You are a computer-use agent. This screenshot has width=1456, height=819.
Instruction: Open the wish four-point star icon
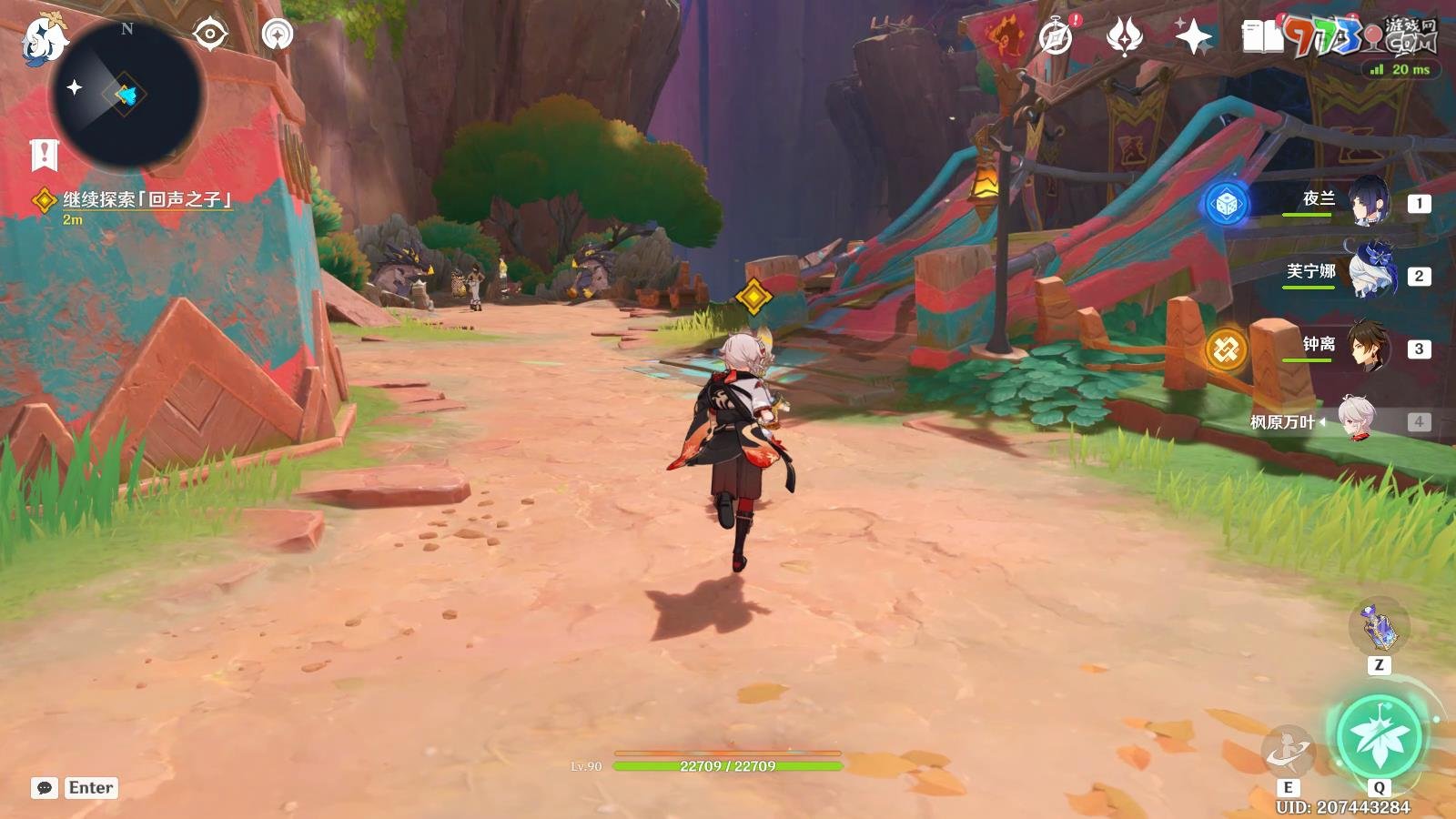point(1193,37)
